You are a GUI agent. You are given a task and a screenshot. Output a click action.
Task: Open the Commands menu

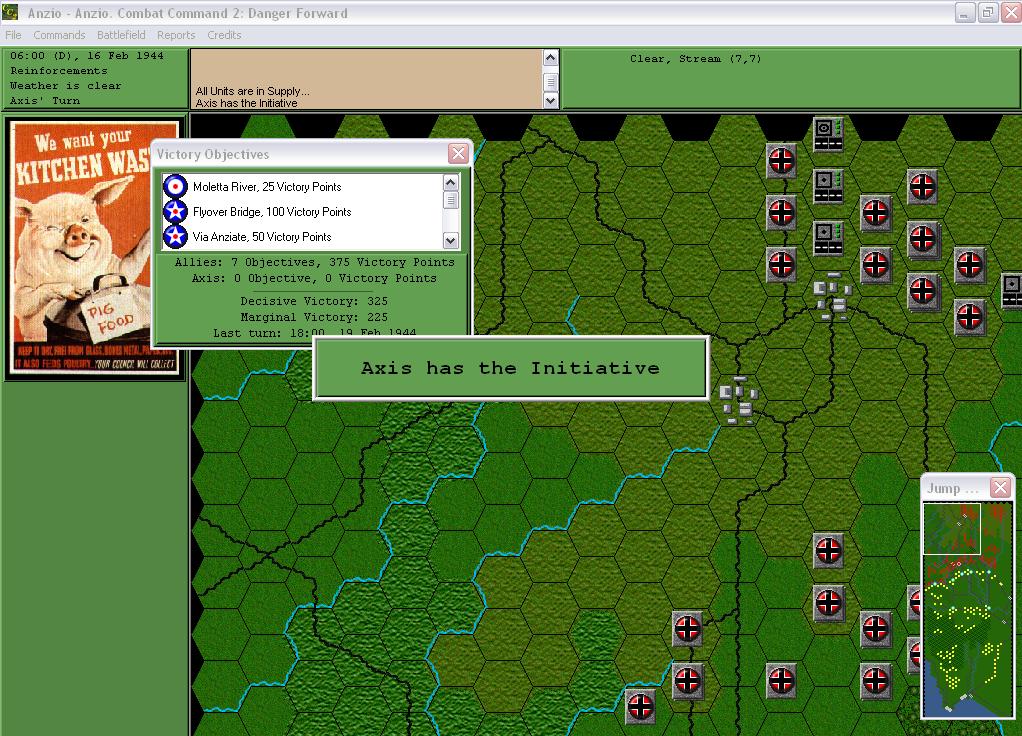59,35
